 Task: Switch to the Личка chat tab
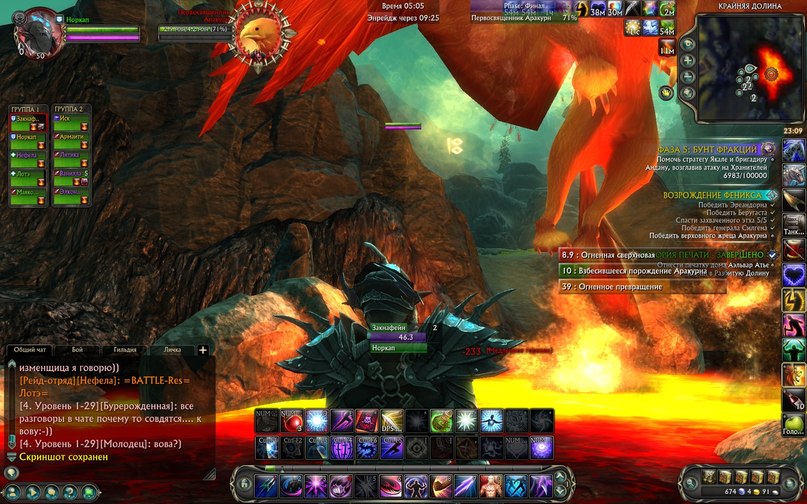pos(171,350)
